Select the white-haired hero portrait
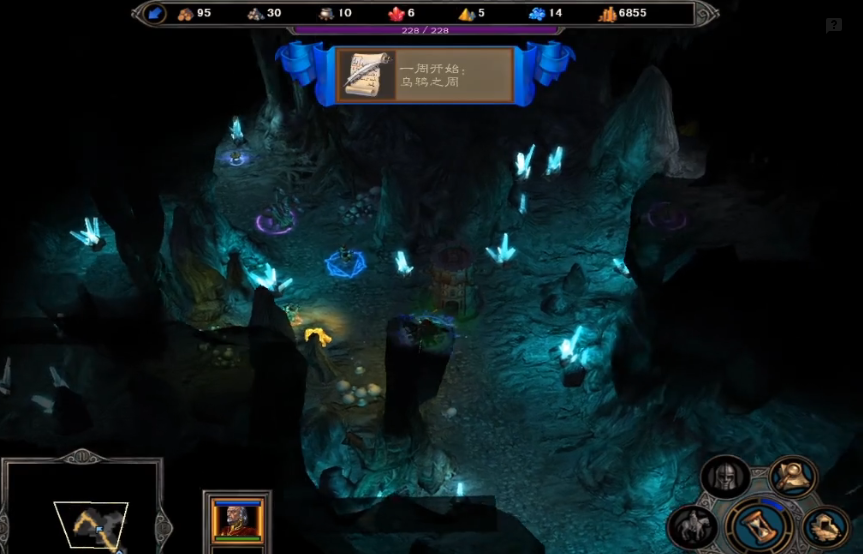Viewport: 863px width, 554px height. click(x=236, y=517)
